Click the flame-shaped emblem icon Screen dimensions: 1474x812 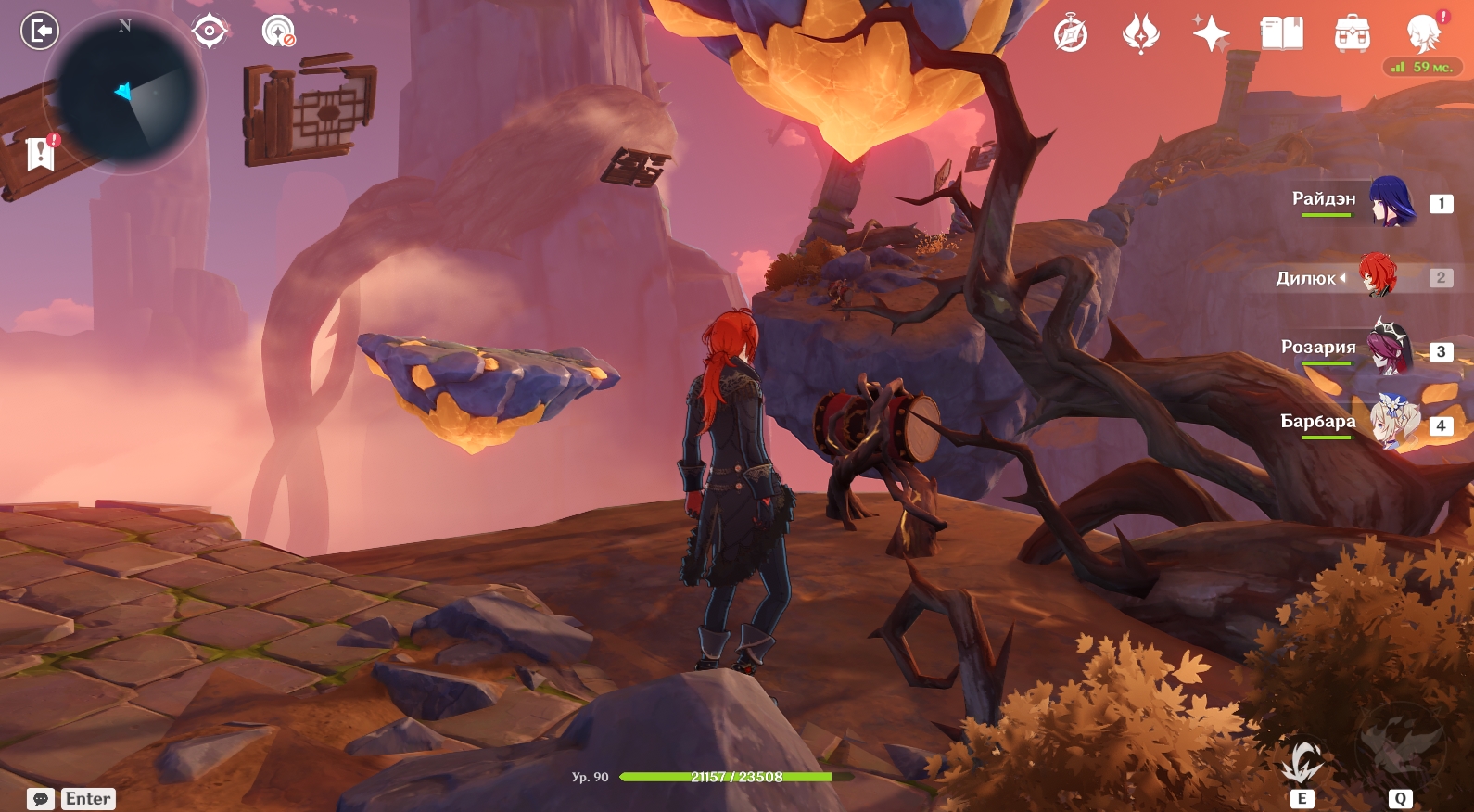click(1140, 35)
